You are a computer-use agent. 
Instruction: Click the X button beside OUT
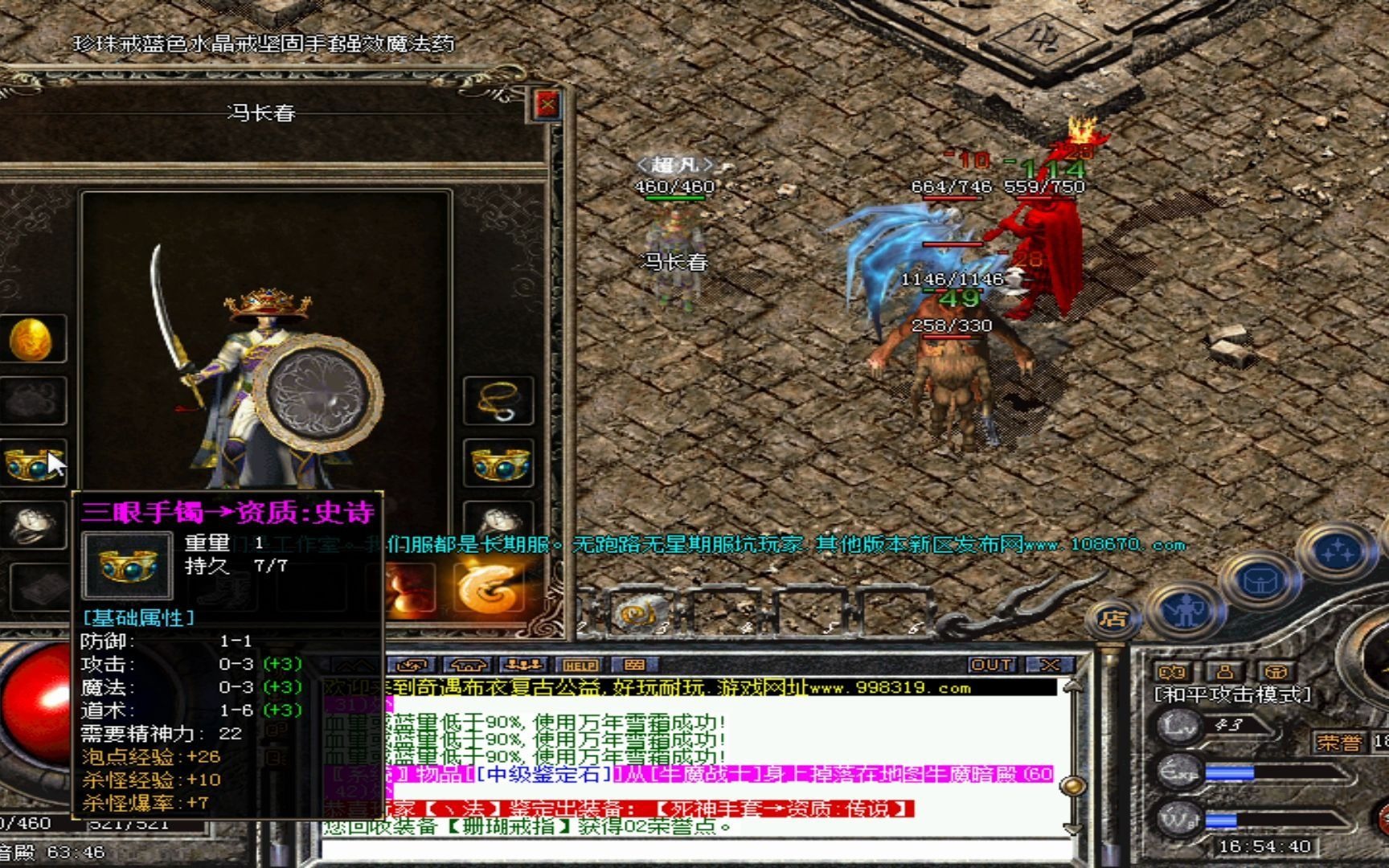1049,665
